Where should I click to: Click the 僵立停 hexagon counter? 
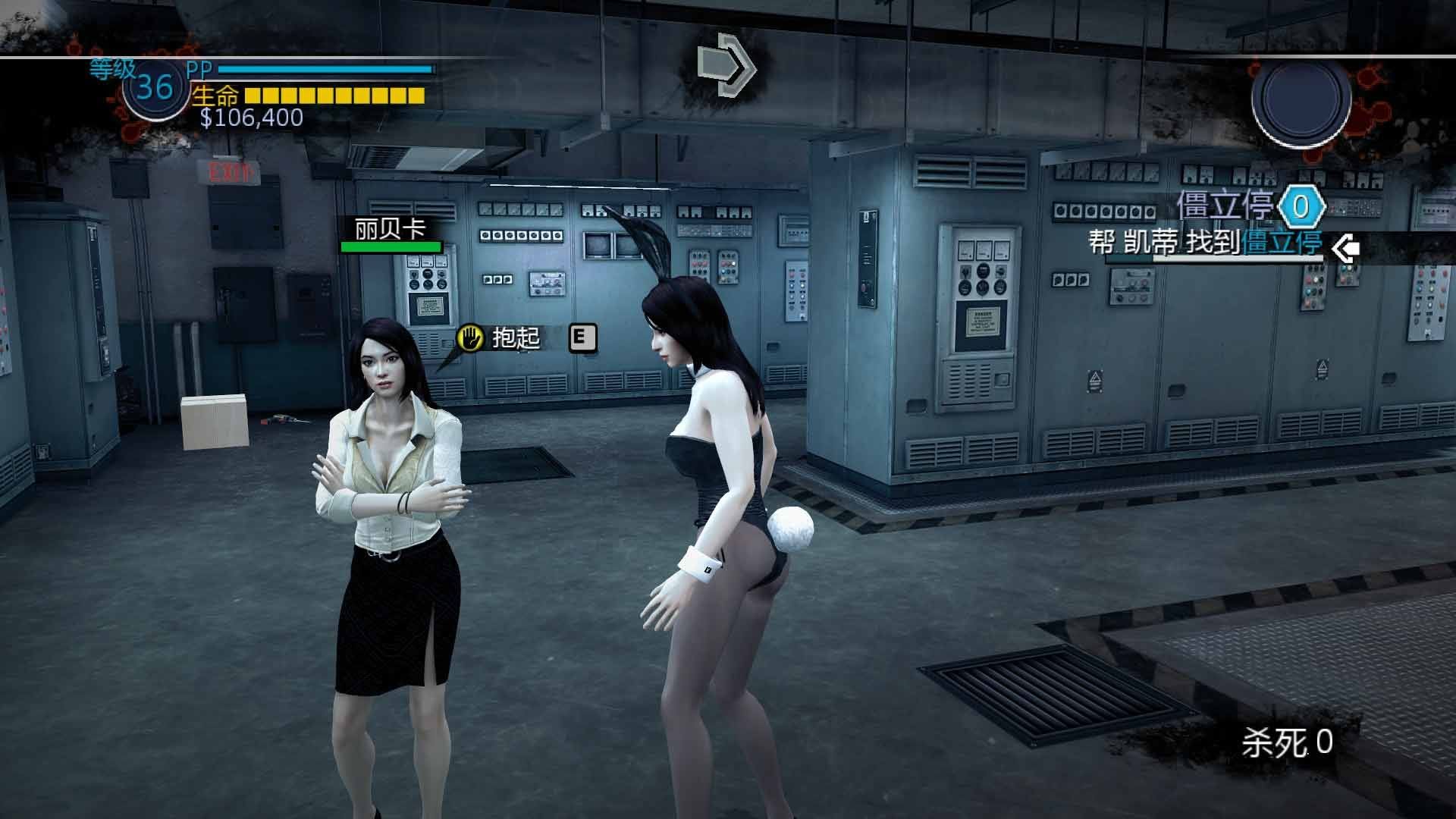[1301, 206]
